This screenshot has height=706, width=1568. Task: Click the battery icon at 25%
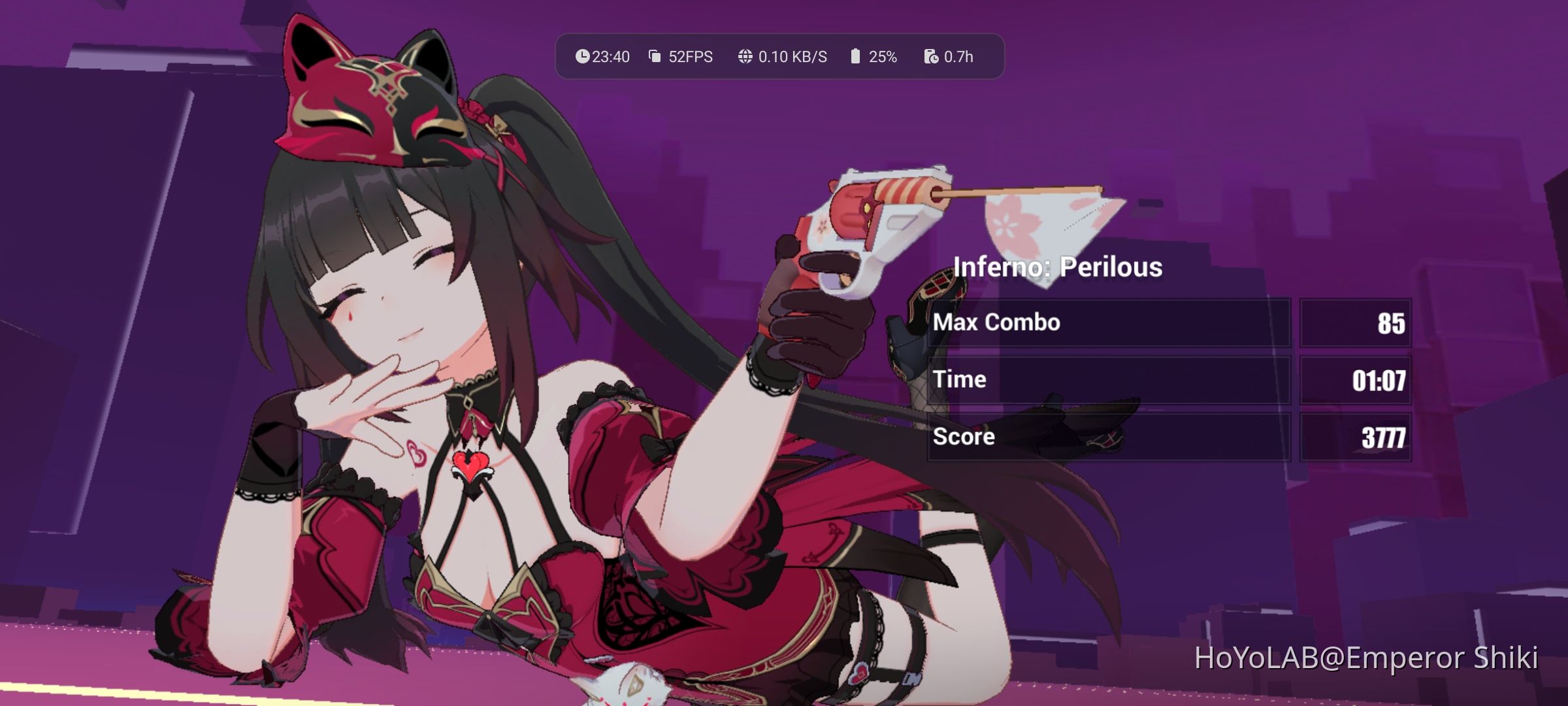[x=855, y=56]
